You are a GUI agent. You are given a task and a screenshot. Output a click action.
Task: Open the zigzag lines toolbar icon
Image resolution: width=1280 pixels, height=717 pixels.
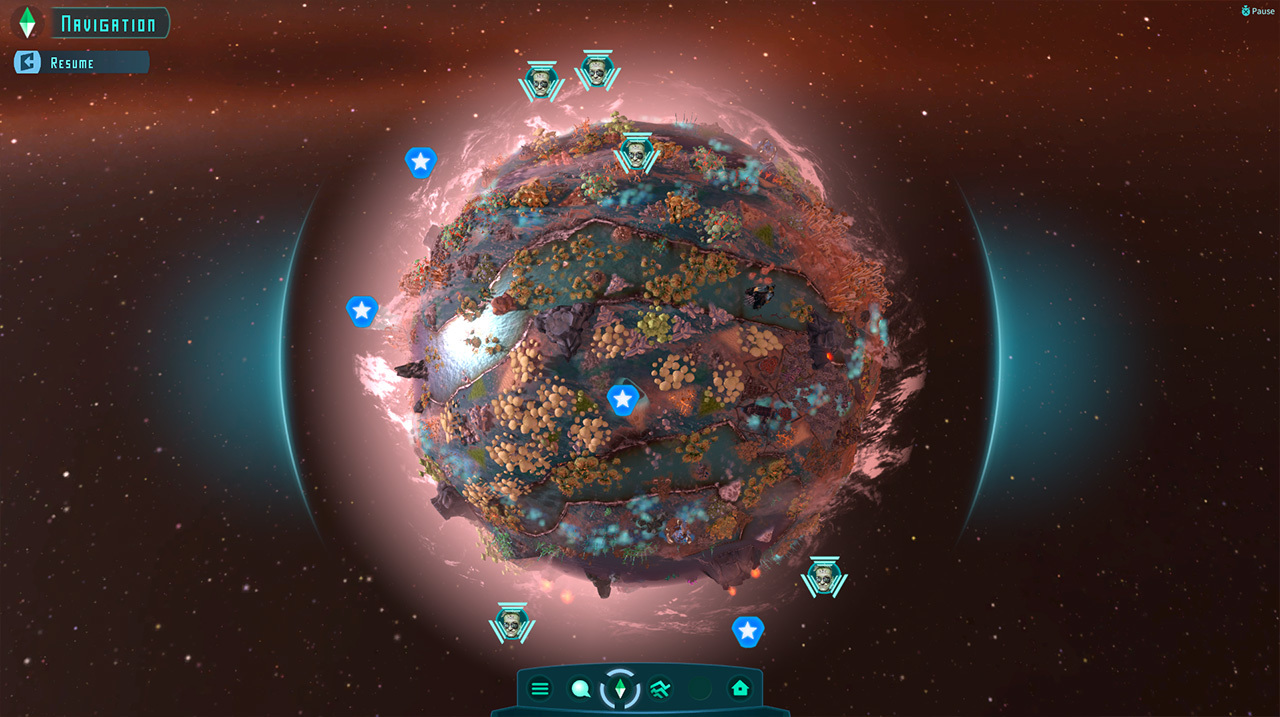[660, 688]
